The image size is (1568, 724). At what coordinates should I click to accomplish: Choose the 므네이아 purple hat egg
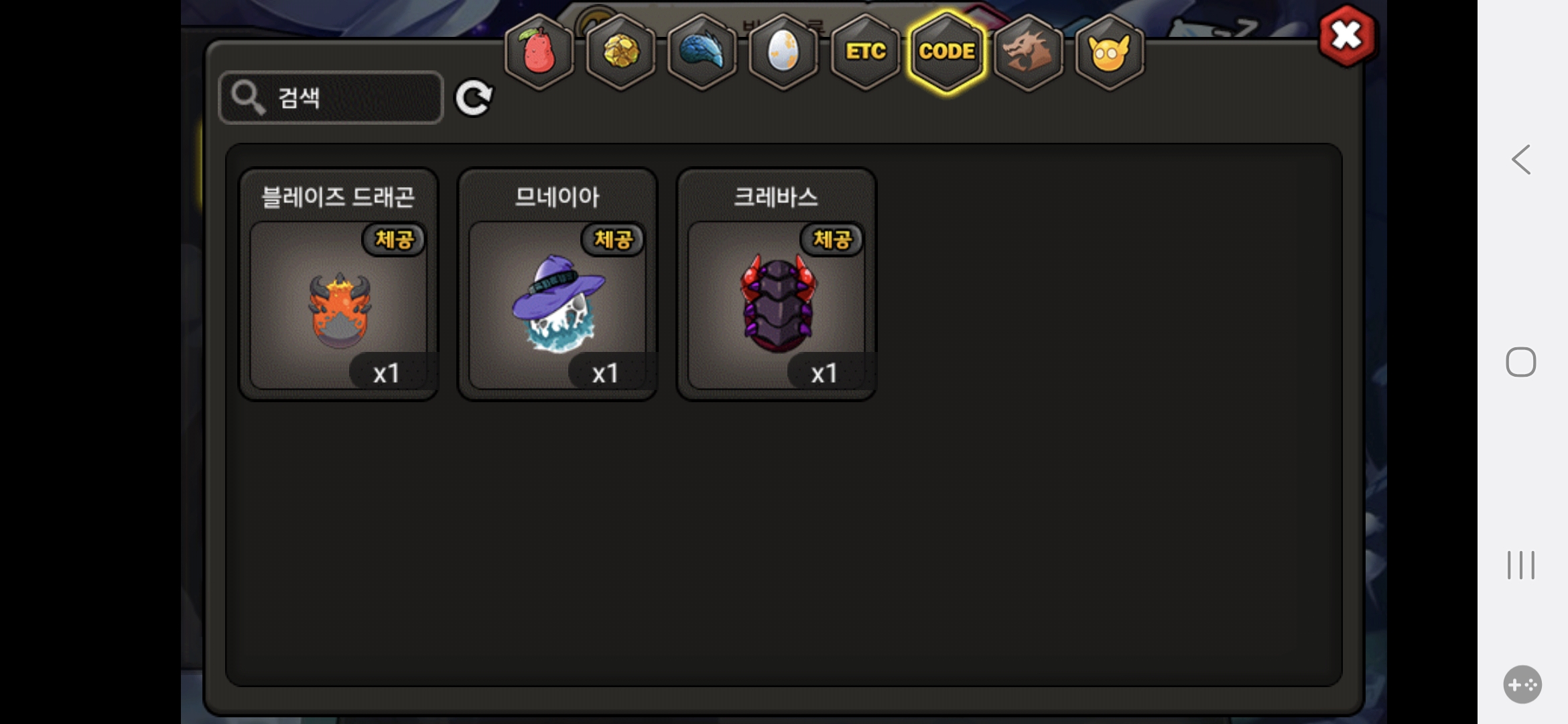558,305
